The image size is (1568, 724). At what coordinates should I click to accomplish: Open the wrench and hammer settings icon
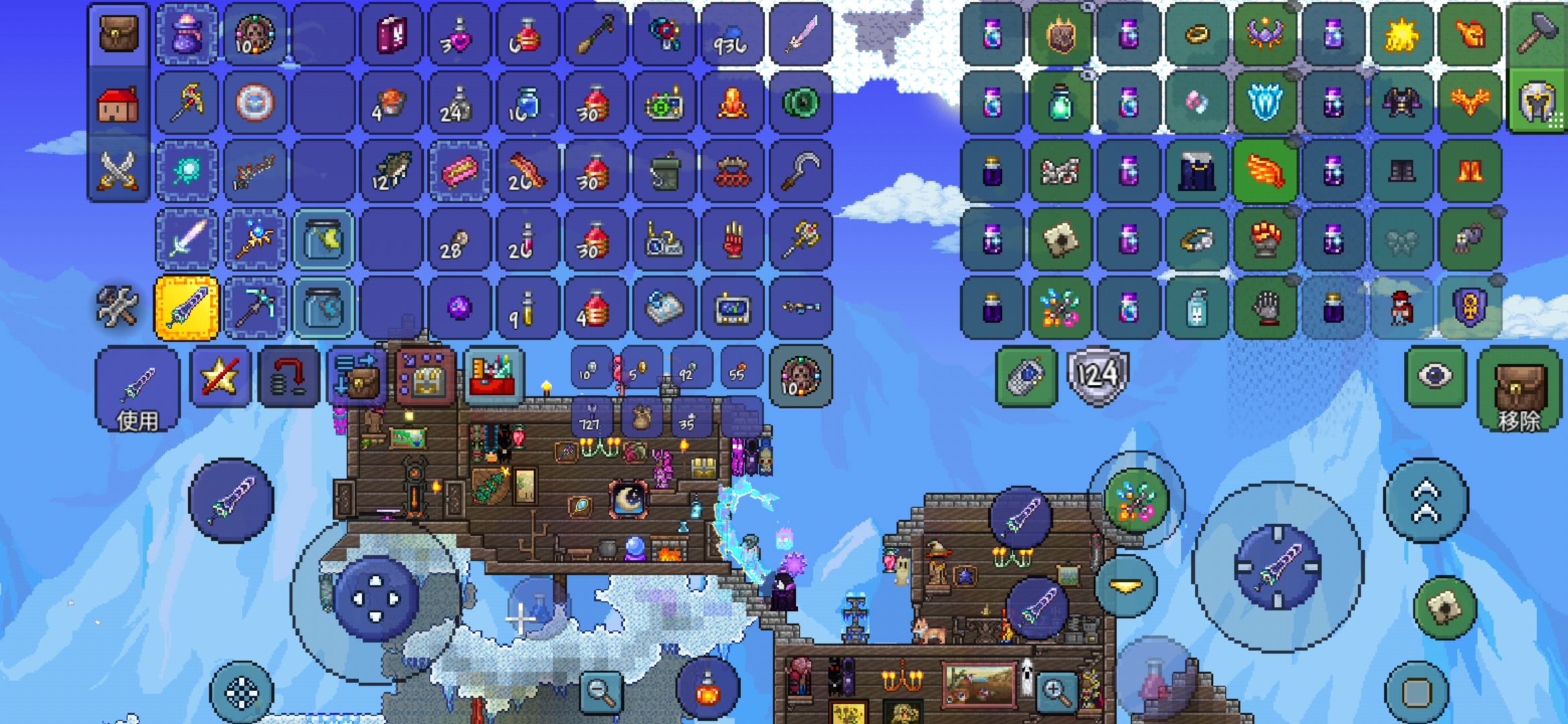(117, 308)
